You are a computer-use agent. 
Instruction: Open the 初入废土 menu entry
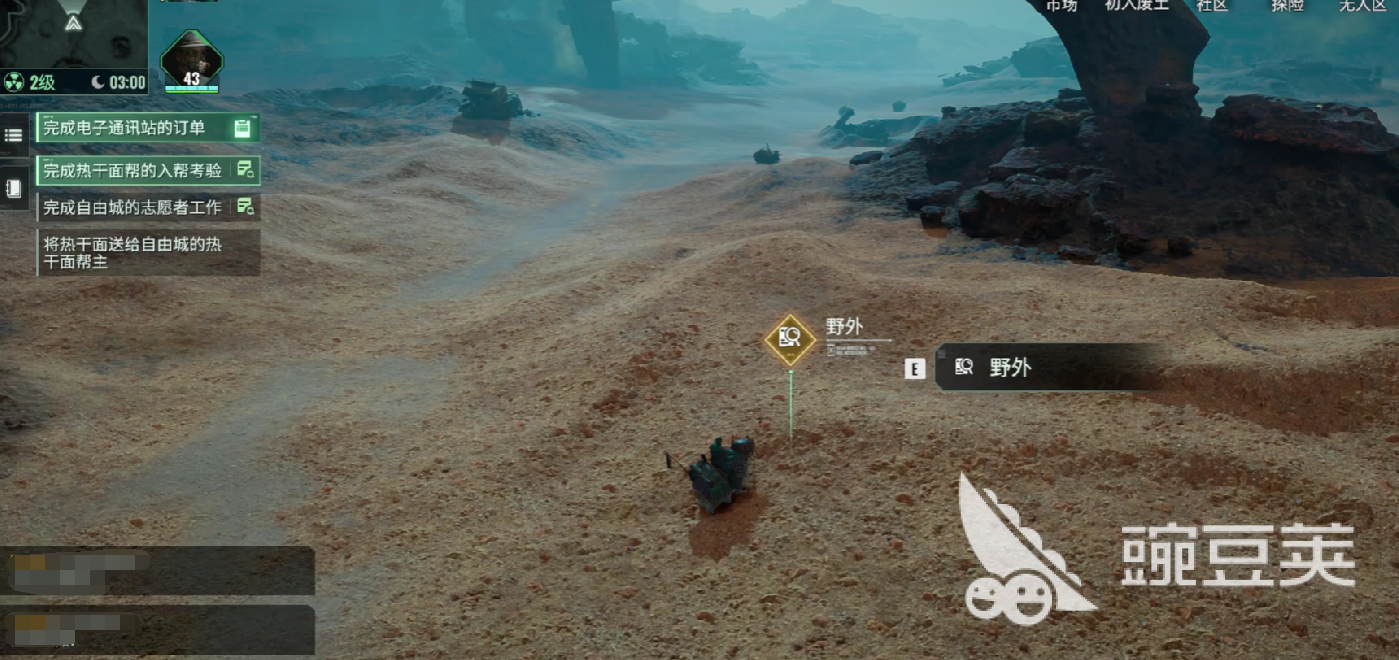click(x=1136, y=5)
